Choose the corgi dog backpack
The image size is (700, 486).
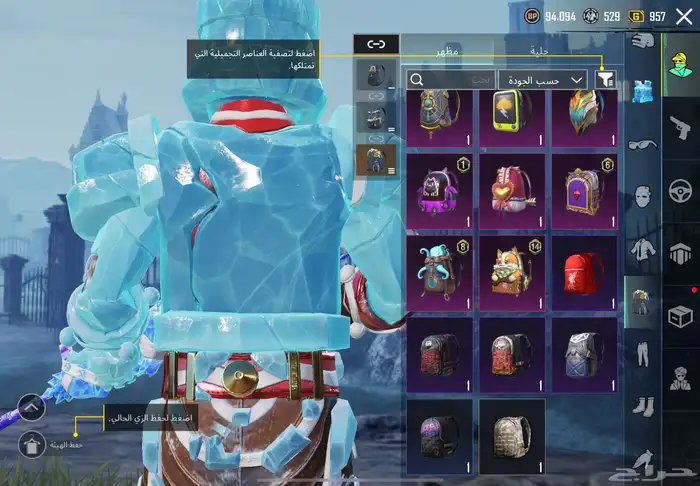(512, 269)
